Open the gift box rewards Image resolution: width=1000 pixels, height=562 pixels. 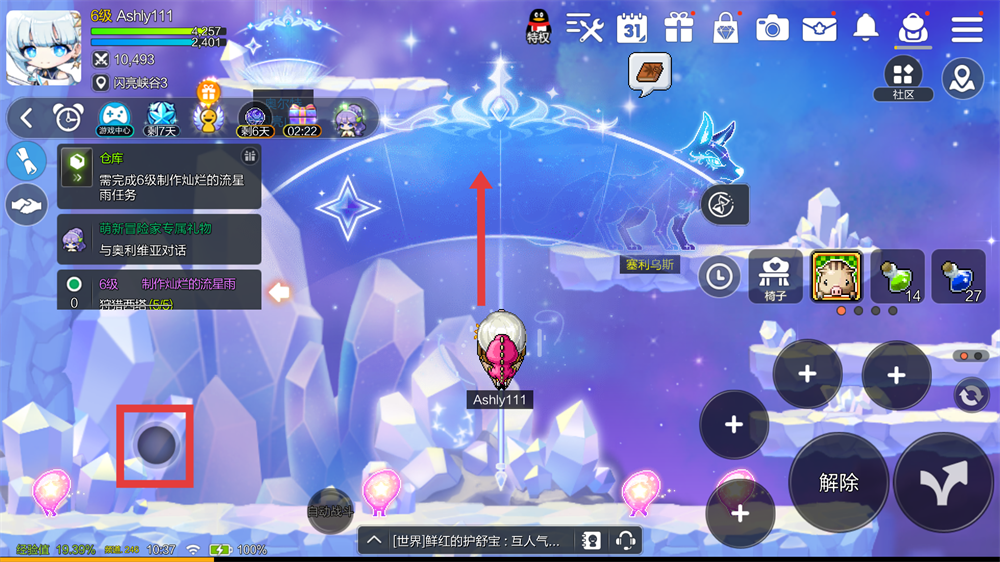coord(679,28)
